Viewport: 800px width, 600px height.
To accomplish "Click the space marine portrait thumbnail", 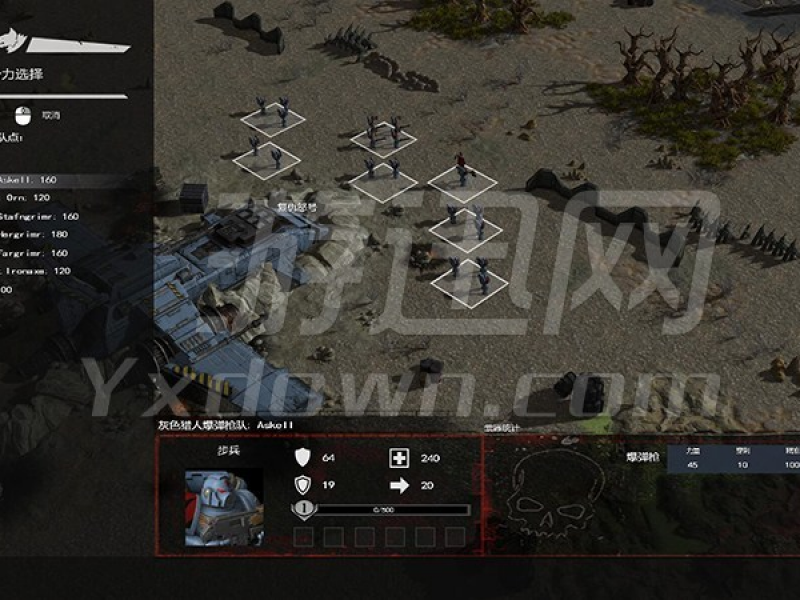I will click(x=224, y=507).
